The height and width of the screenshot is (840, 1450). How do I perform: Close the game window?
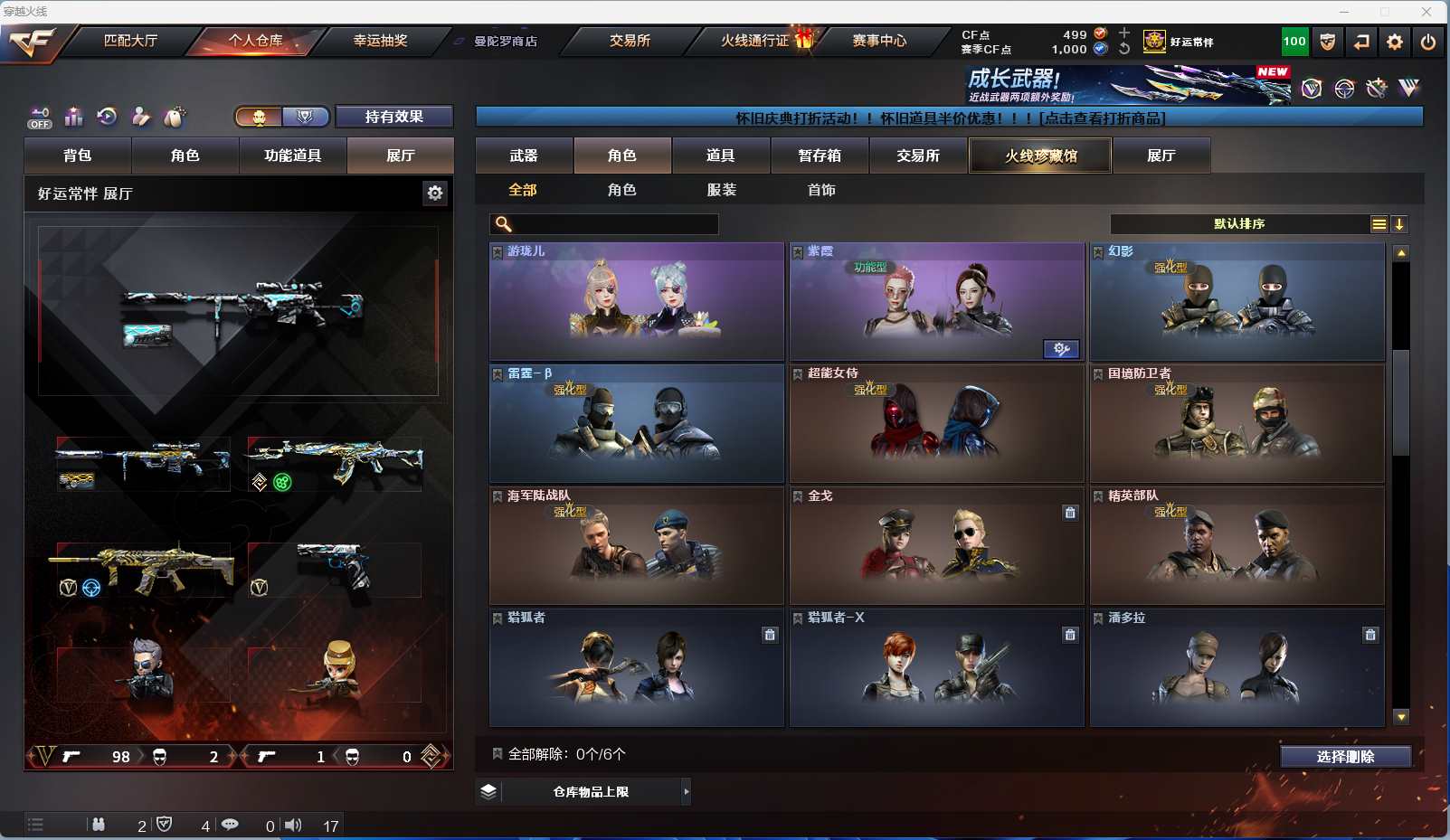(x=1426, y=12)
